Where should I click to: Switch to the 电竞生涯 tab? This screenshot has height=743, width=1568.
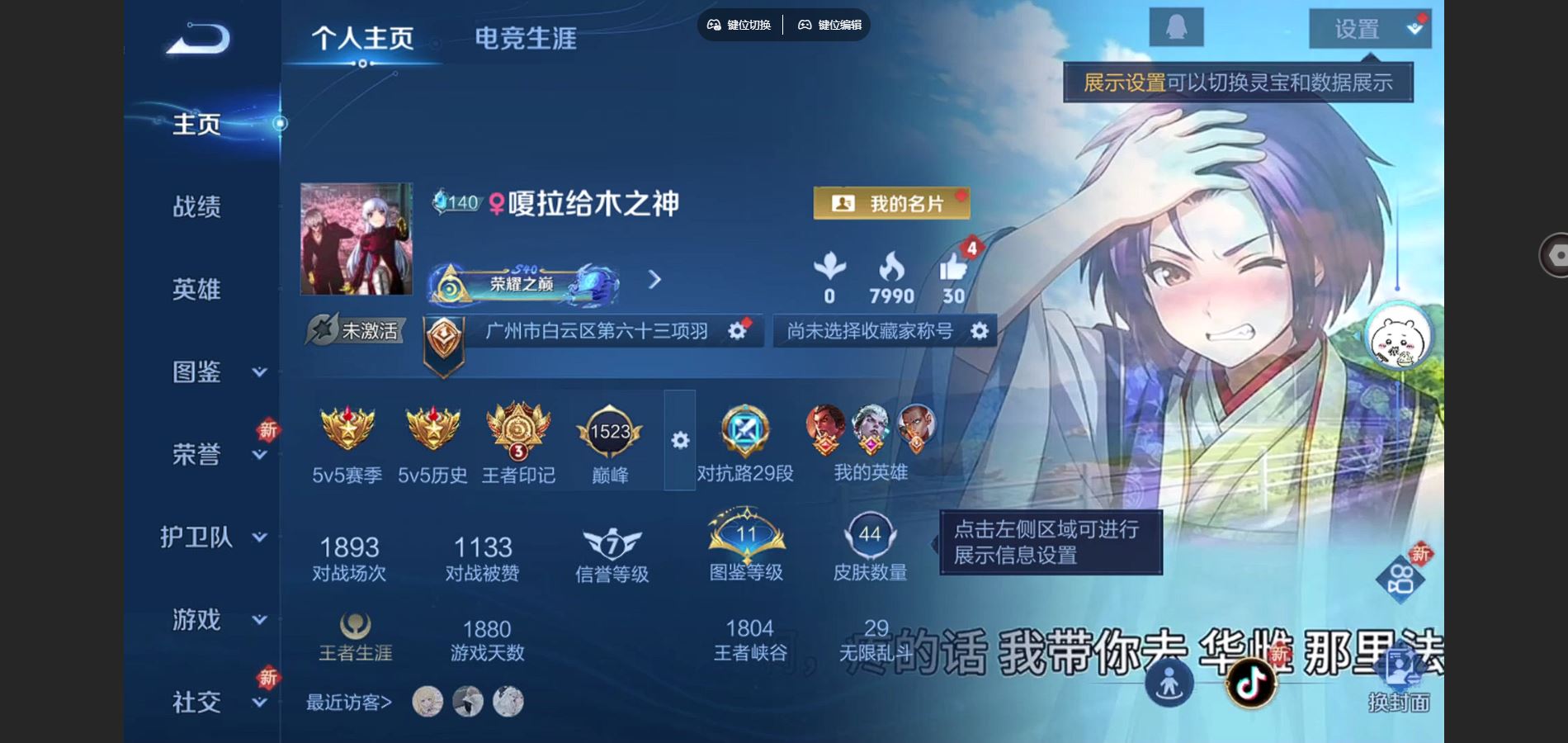[527, 37]
